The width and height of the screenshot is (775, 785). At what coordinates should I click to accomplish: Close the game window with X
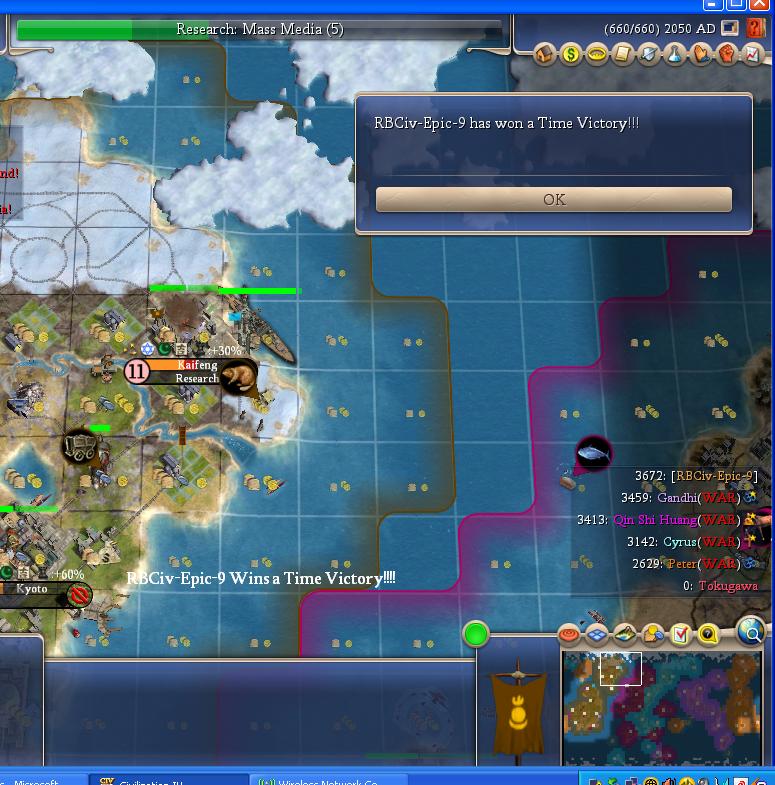tap(759, 5)
